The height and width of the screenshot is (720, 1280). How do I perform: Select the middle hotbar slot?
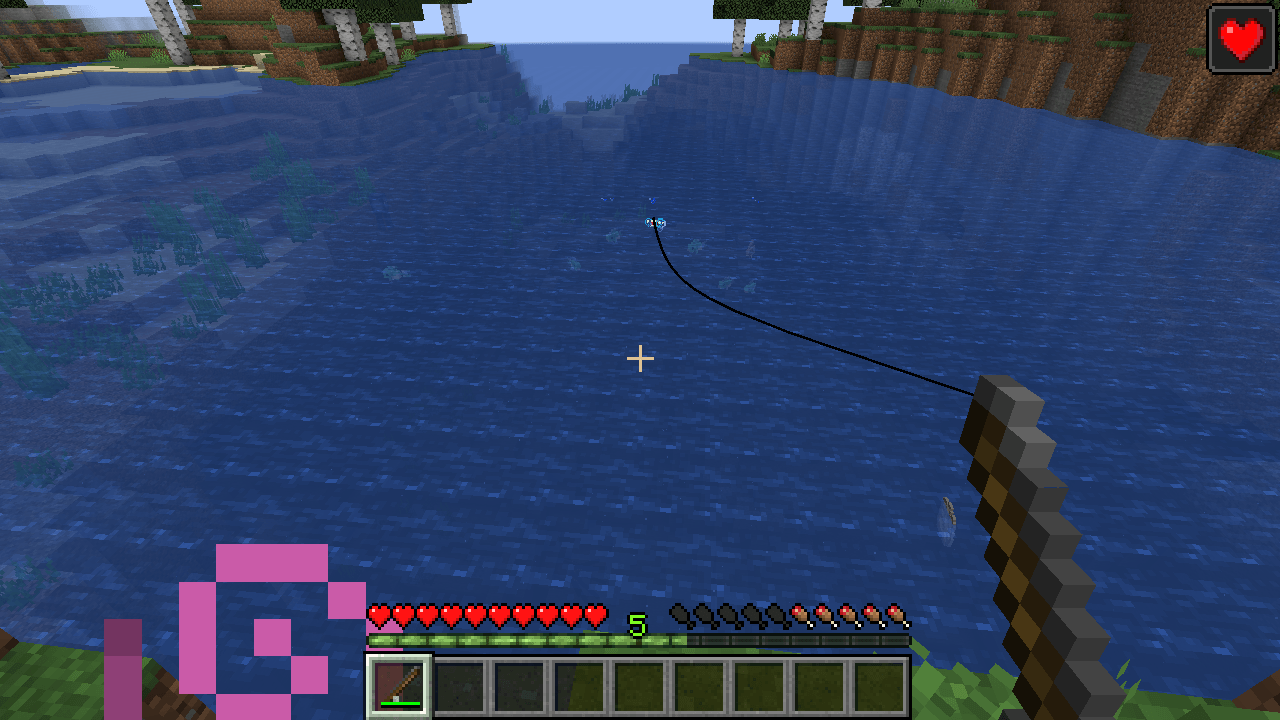tap(638, 684)
